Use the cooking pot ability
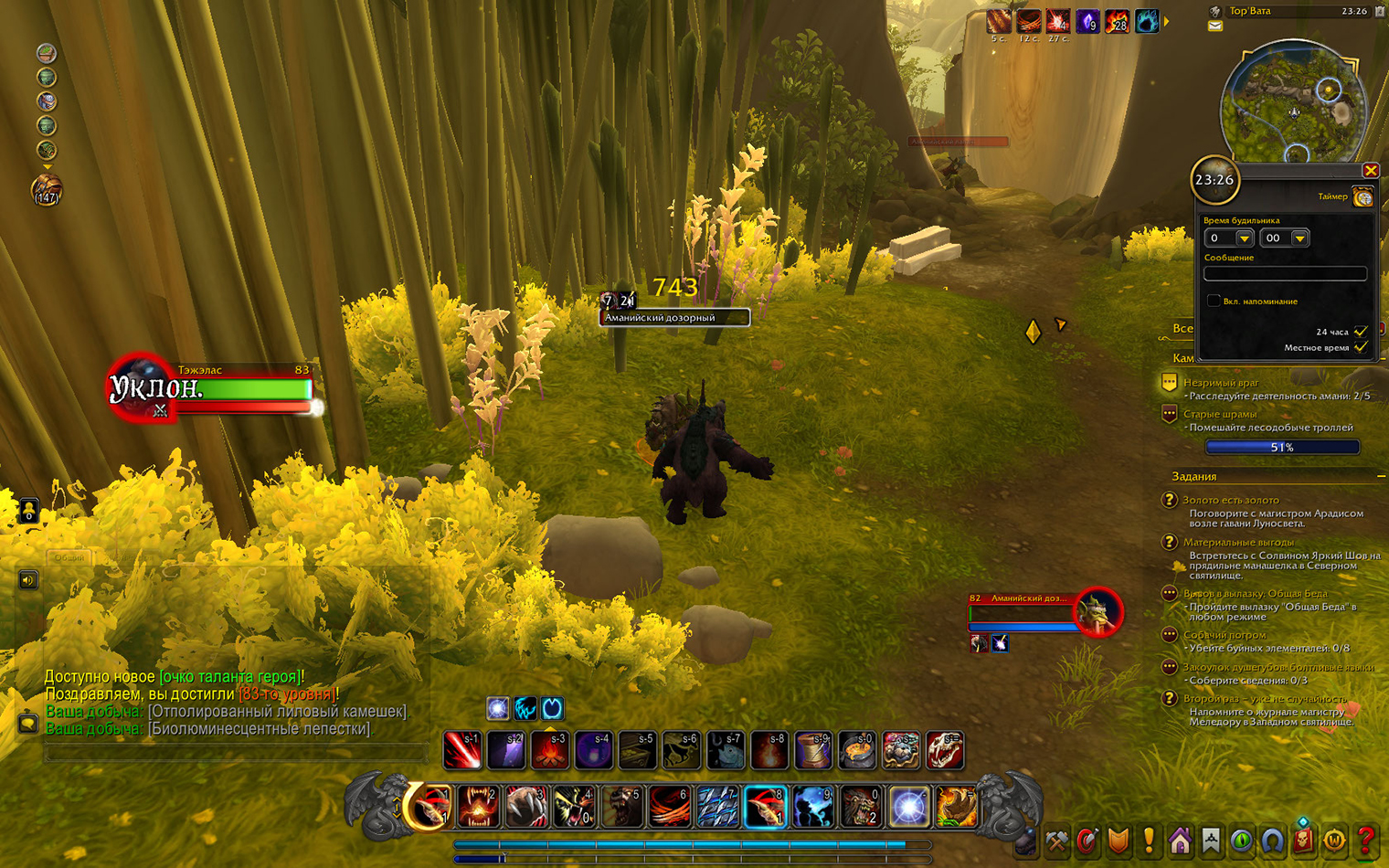 856,750
